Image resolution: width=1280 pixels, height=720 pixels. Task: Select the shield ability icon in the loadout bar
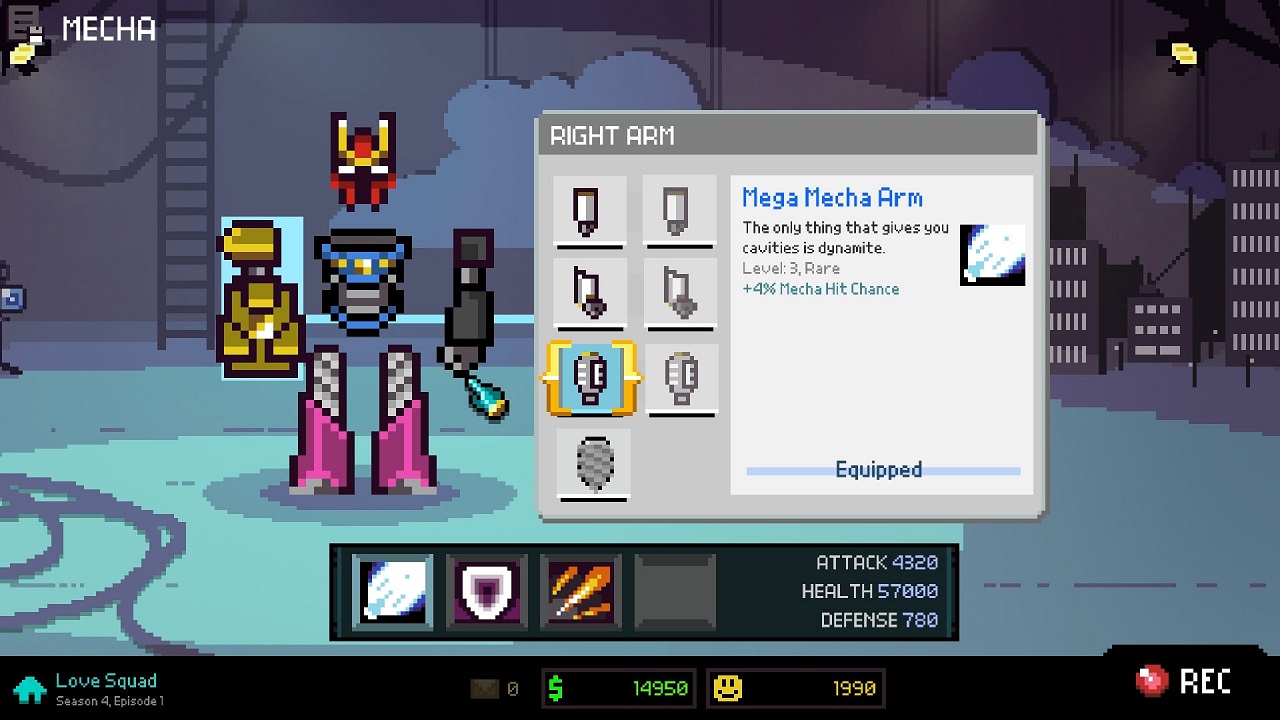487,591
